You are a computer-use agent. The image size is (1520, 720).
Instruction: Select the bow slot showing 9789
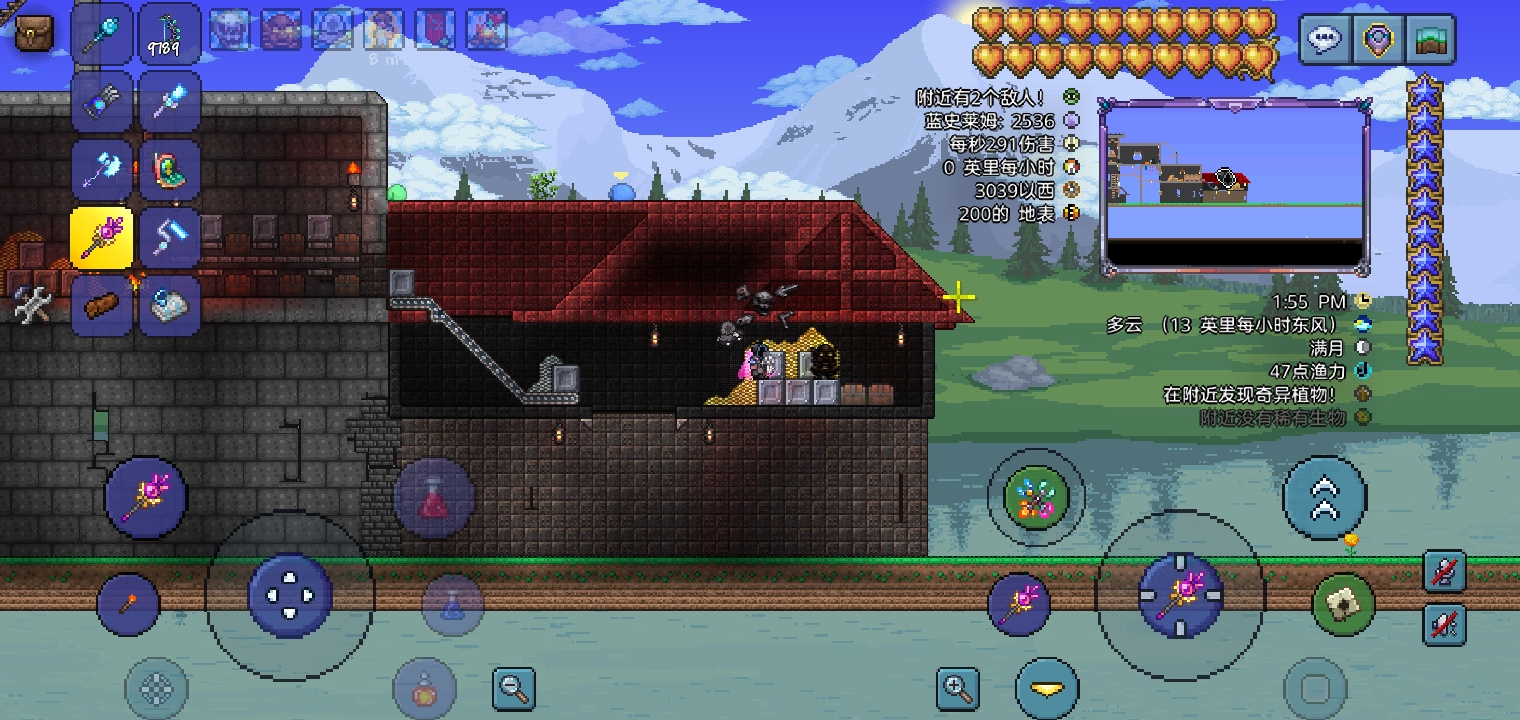(169, 34)
